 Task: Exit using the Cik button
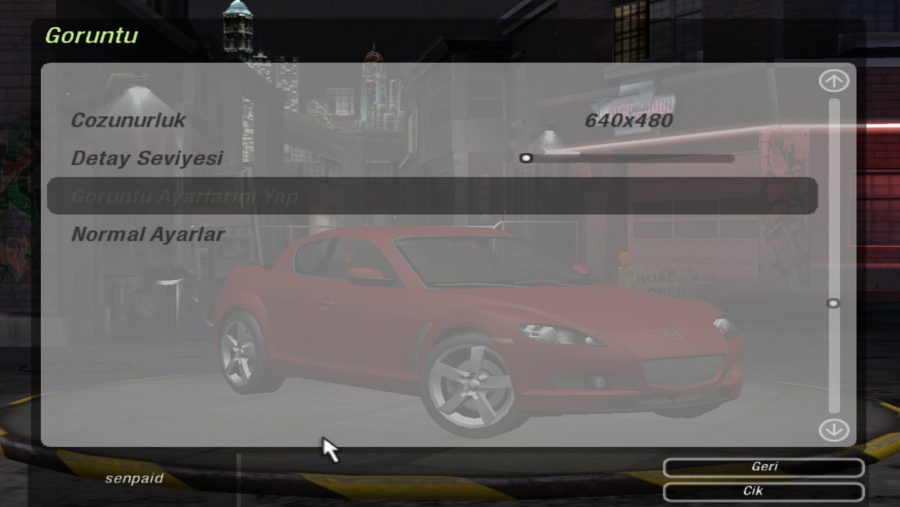point(763,492)
